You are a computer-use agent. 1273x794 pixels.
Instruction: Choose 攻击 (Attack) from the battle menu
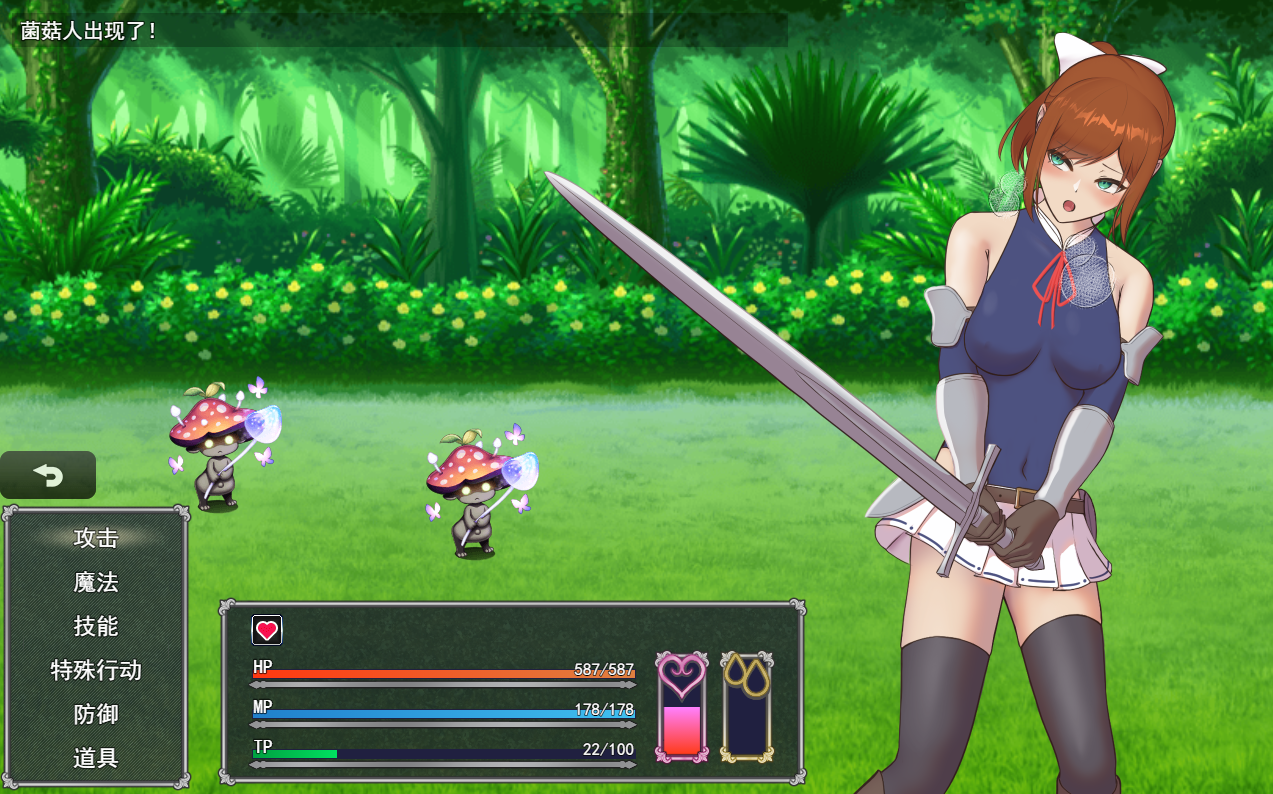(96, 538)
